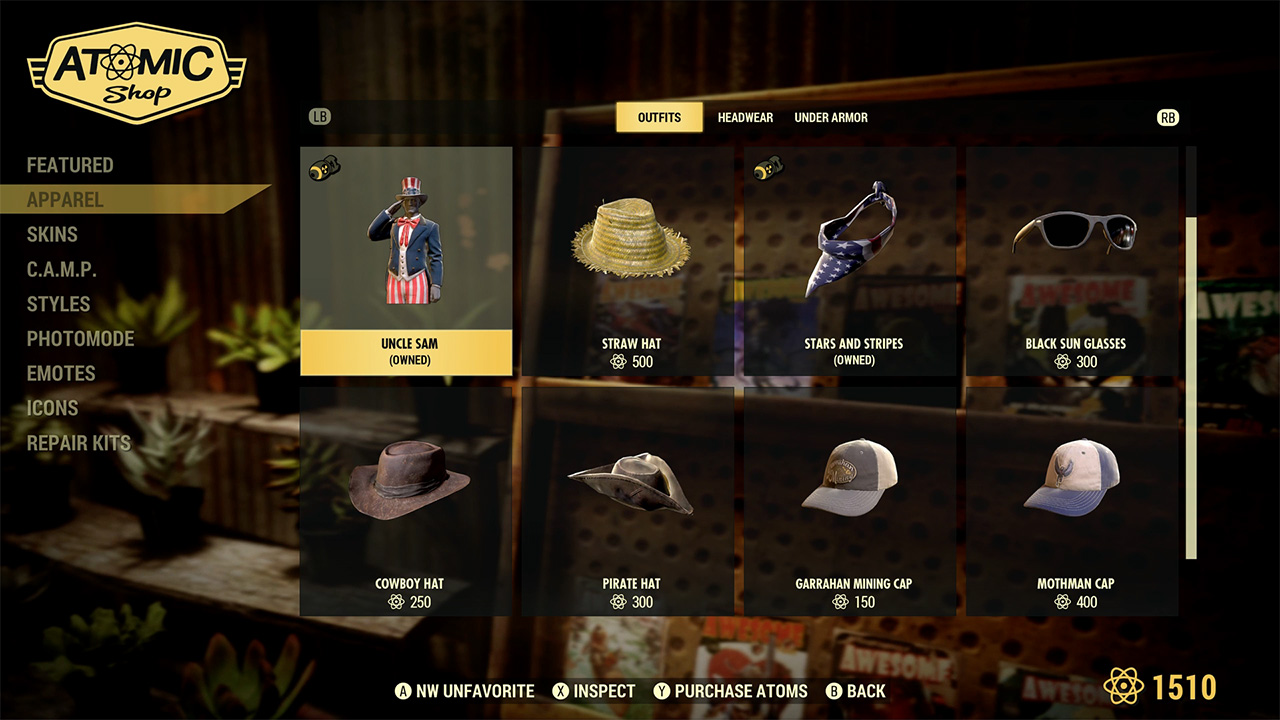Open the Photomode category
The image size is (1280, 720).
pos(80,338)
